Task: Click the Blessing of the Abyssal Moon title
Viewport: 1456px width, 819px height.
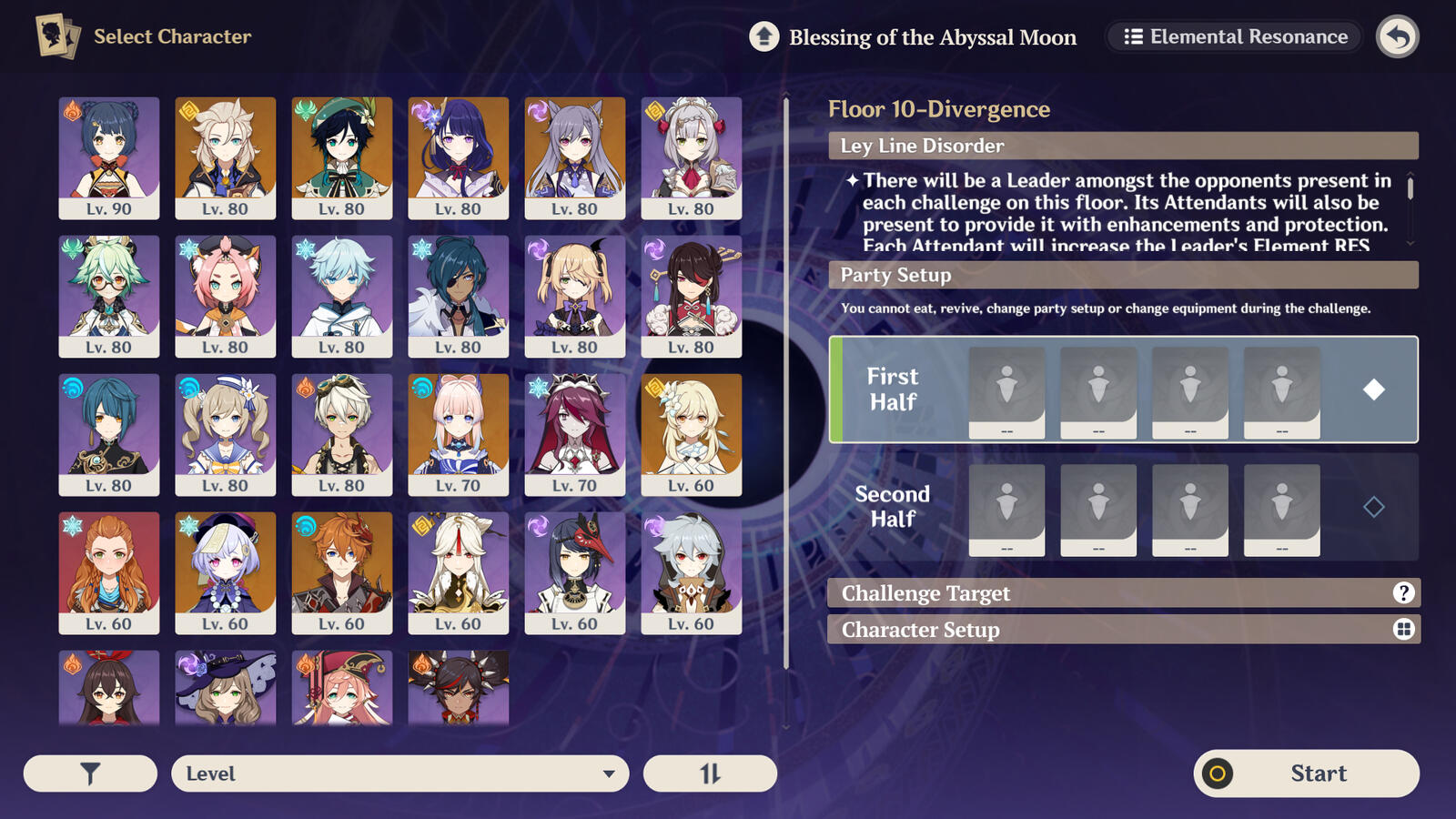Action: coord(933,37)
